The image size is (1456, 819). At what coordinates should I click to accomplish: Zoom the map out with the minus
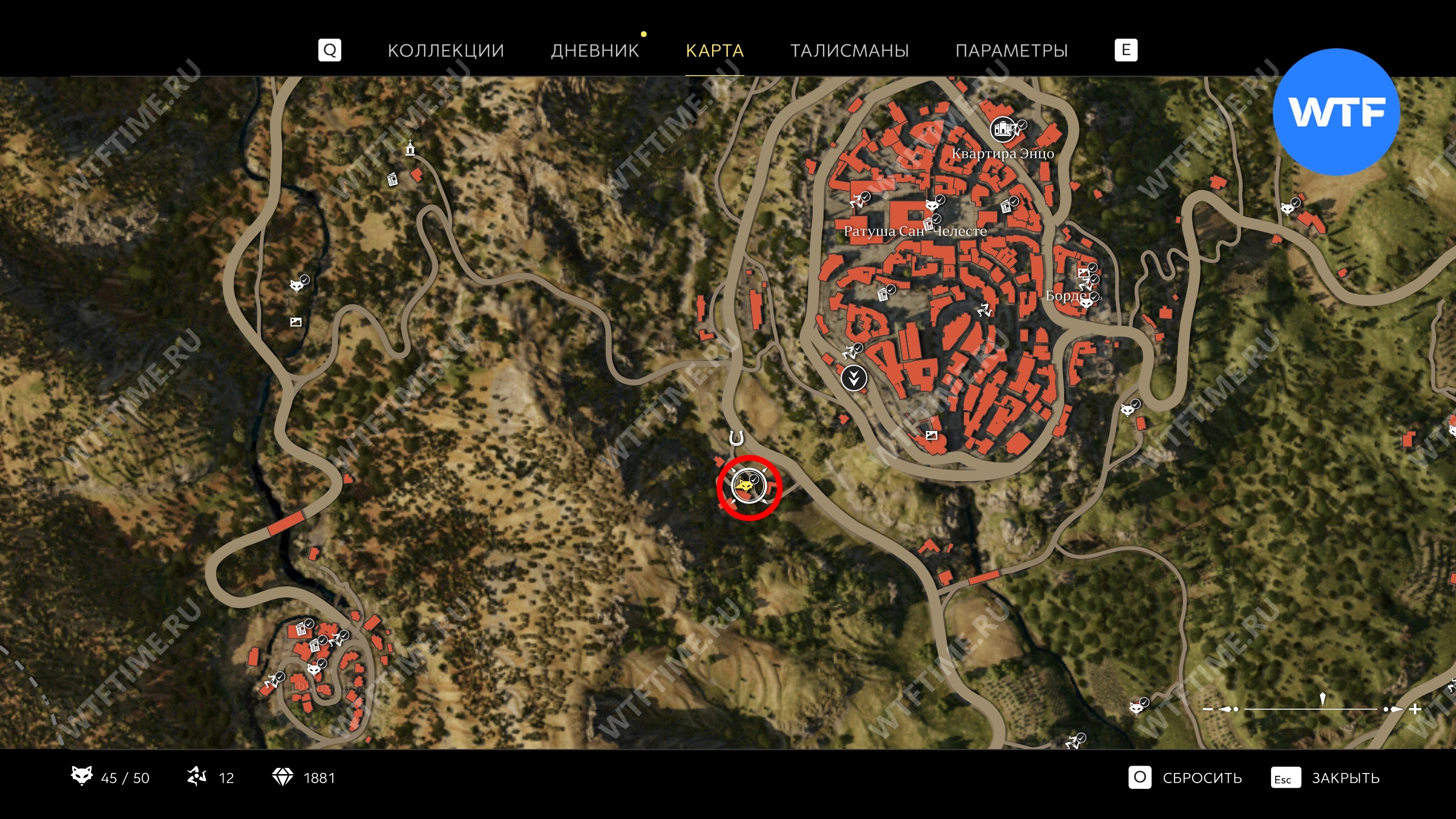point(1208,709)
